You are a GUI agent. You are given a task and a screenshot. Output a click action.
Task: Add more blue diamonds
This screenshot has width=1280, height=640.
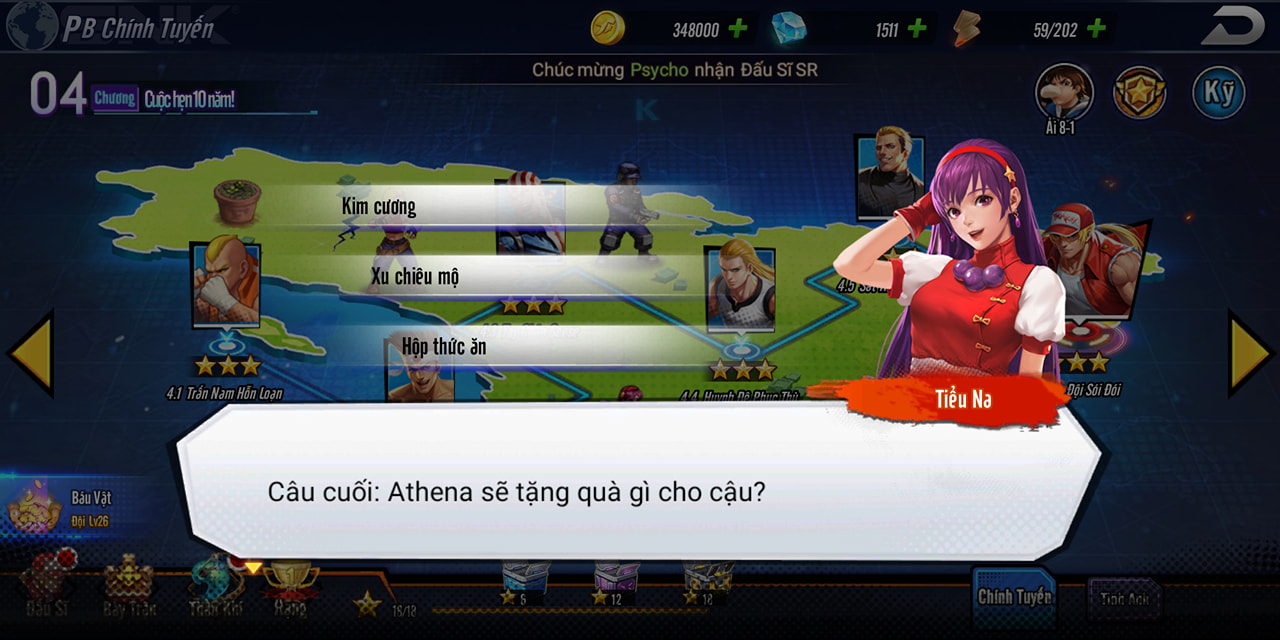tap(916, 28)
